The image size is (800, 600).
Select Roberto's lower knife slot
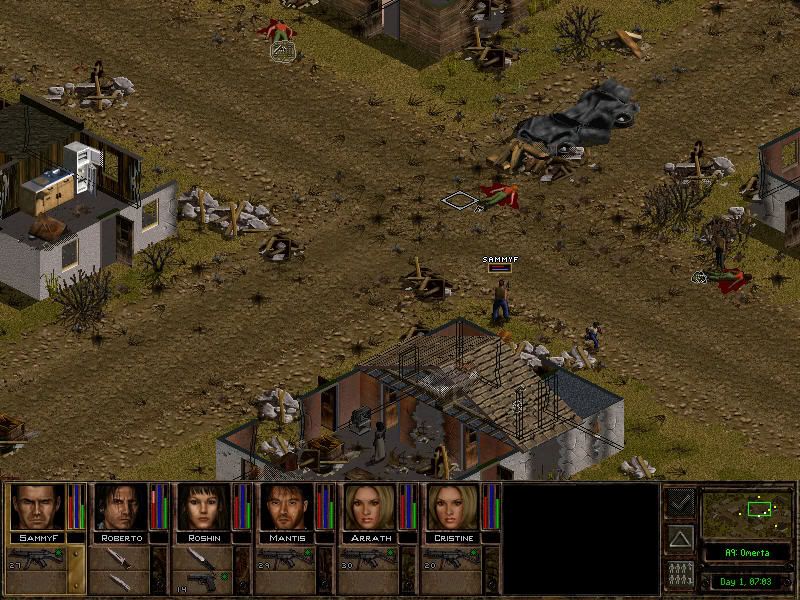(118, 581)
